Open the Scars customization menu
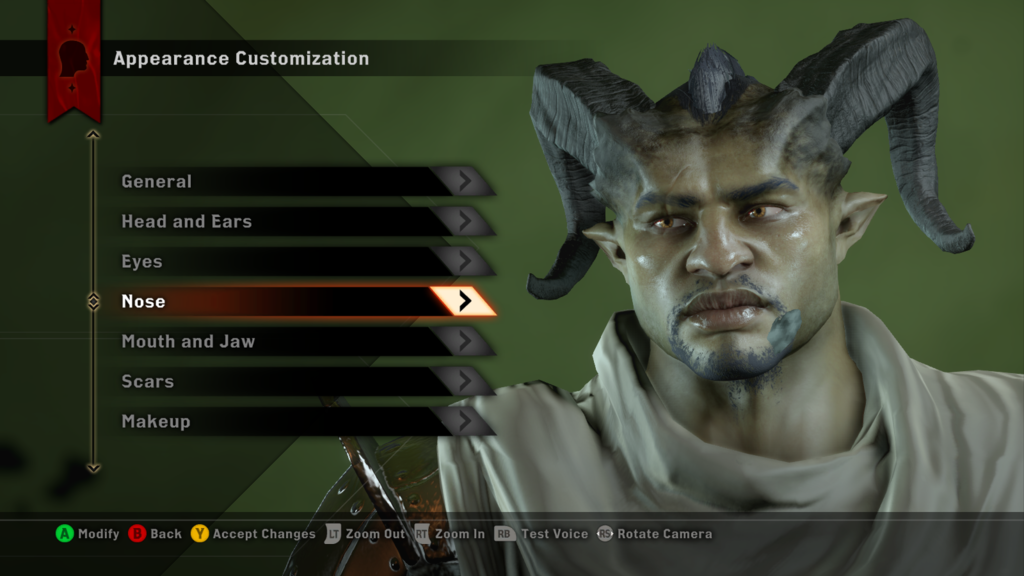The height and width of the screenshot is (576, 1024). click(300, 381)
